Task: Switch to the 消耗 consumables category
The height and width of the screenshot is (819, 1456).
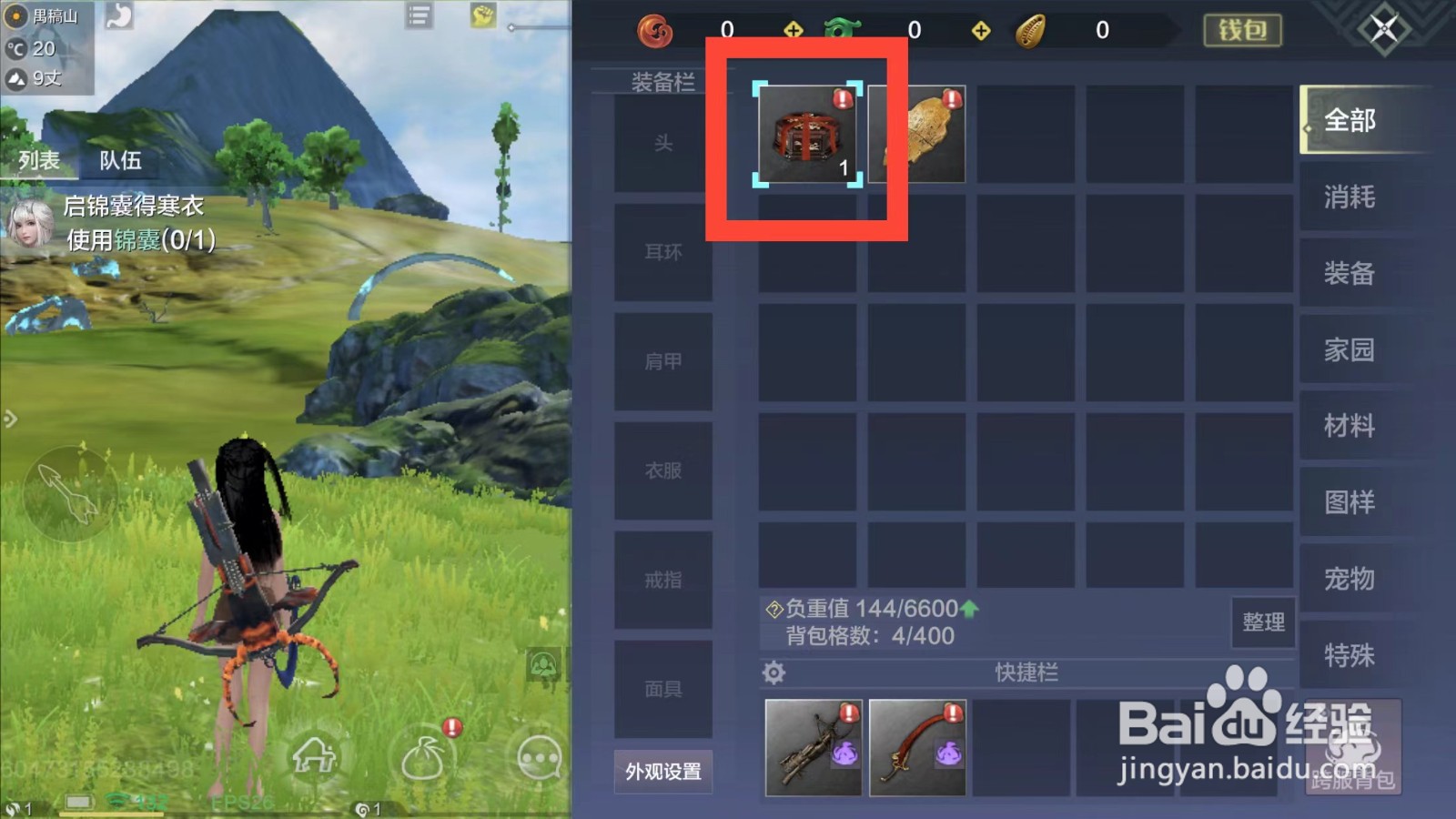Action: (1350, 197)
